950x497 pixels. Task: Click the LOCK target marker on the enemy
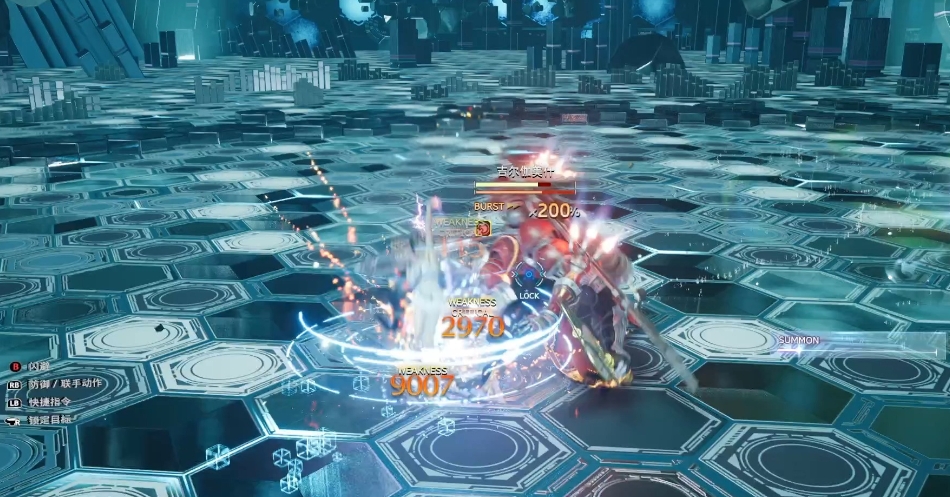(528, 279)
